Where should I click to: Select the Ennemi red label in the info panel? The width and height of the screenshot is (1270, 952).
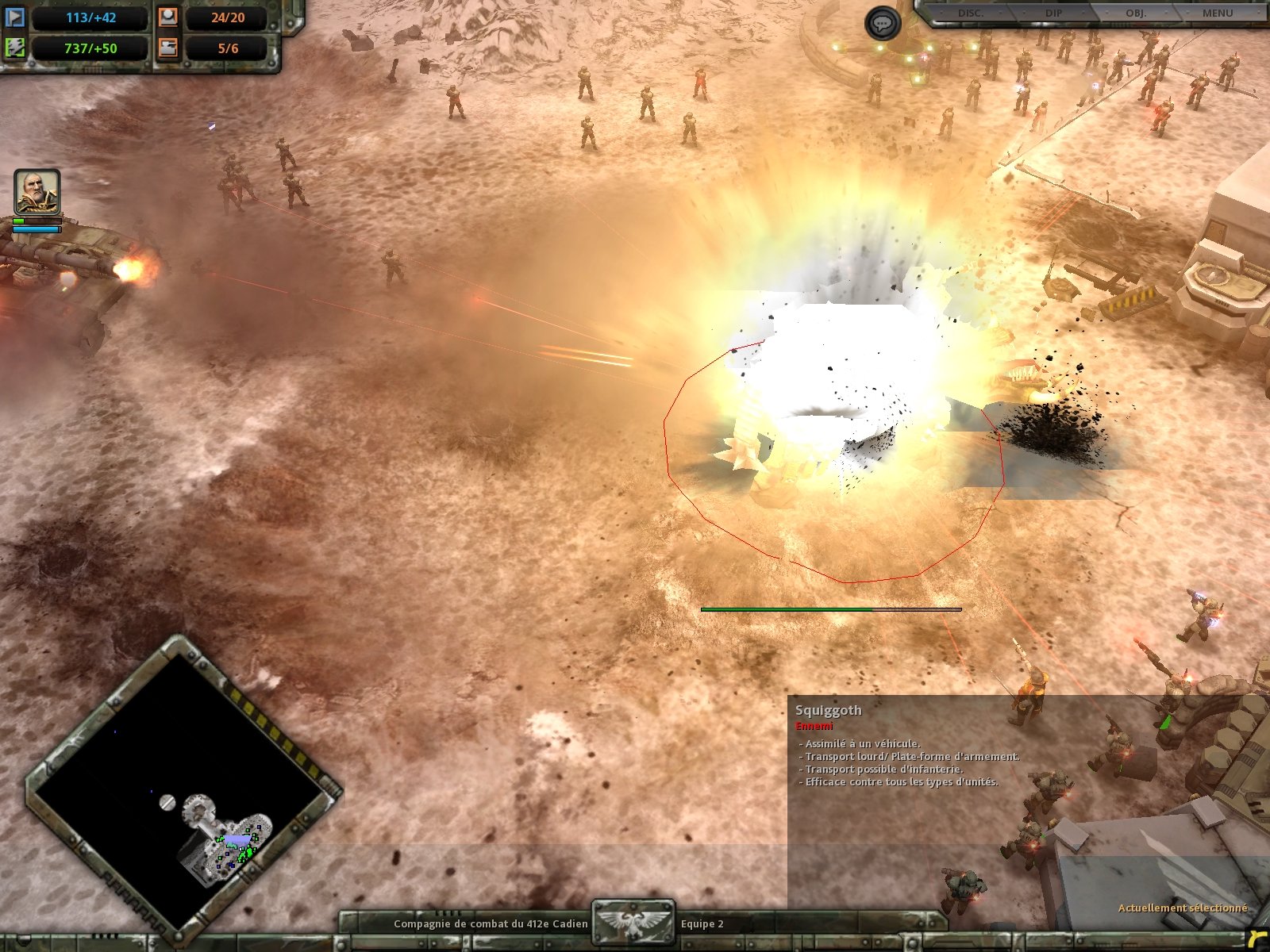pos(814,725)
